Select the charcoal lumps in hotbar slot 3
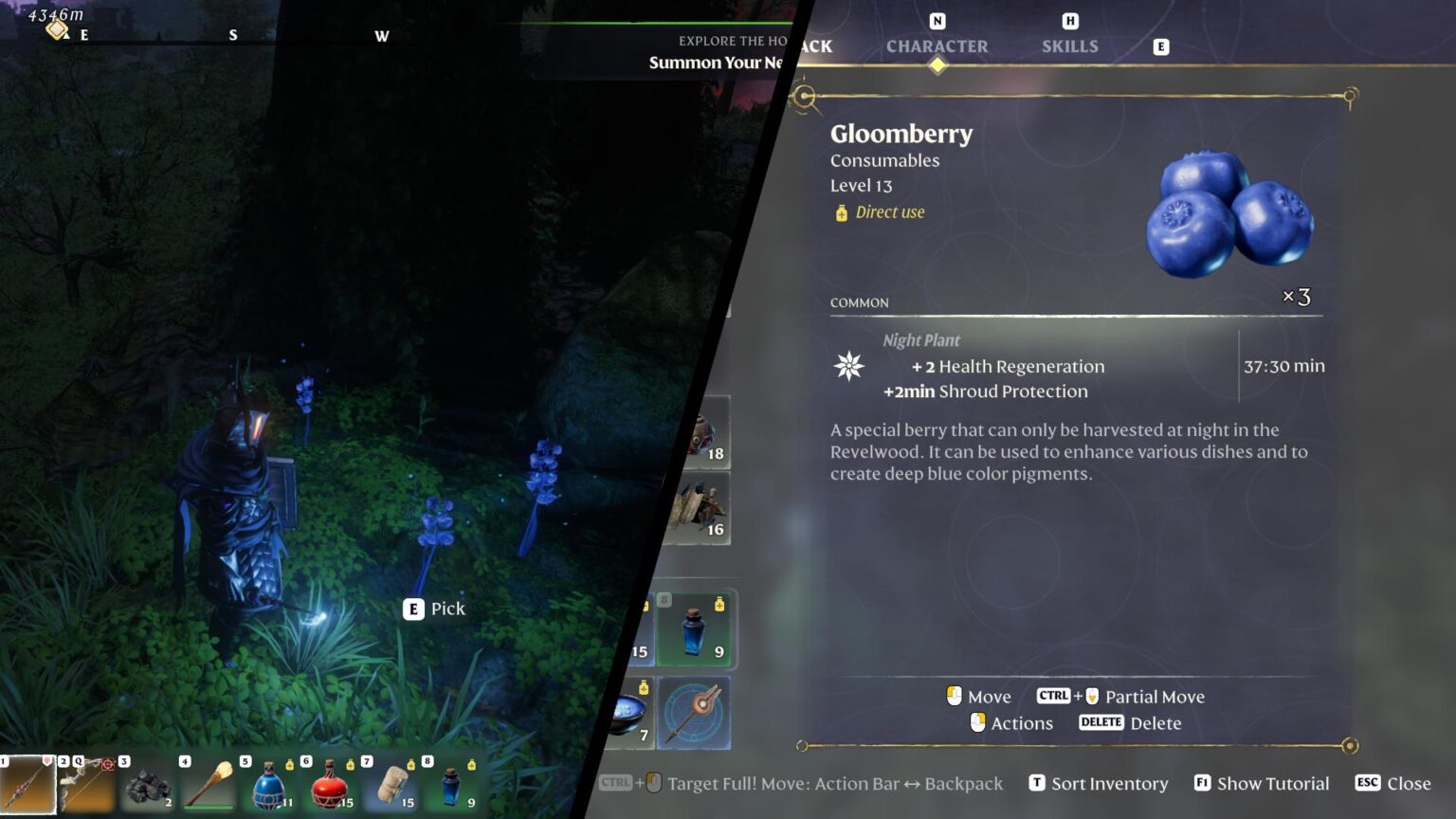This screenshot has width=1456, height=819. pyautogui.click(x=148, y=786)
